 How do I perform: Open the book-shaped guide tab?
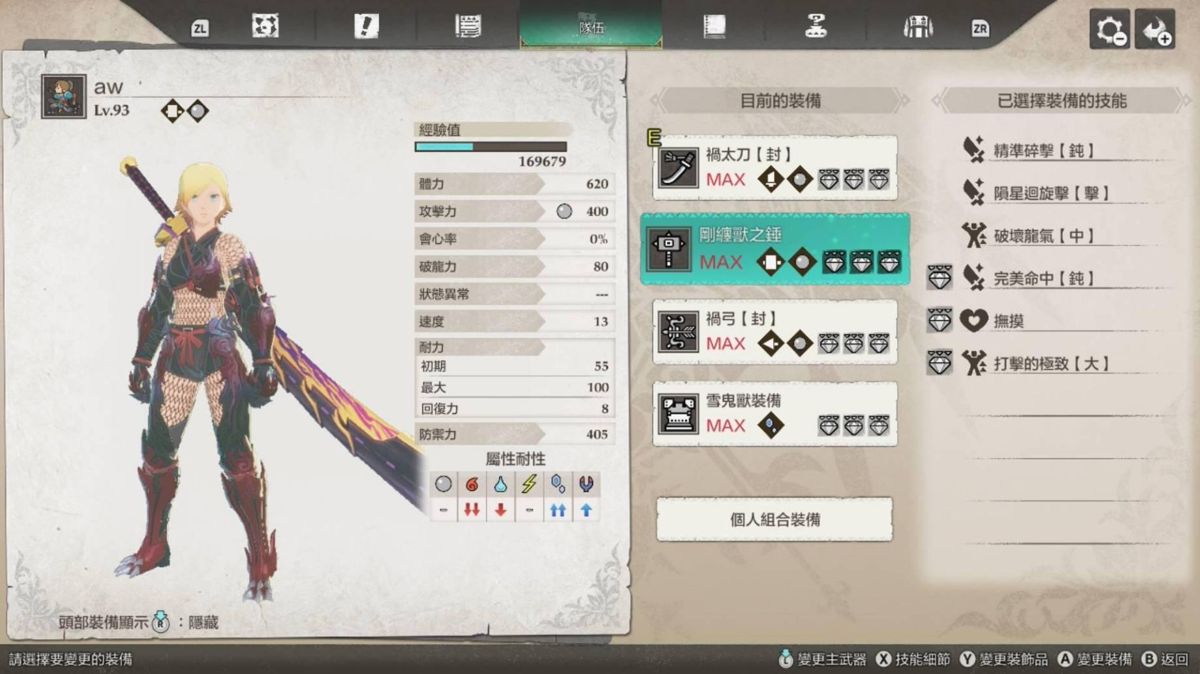(714, 27)
